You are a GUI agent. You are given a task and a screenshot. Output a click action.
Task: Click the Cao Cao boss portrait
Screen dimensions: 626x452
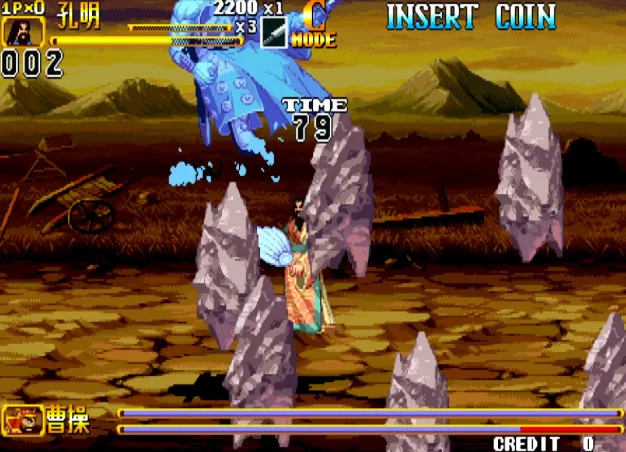coord(23,420)
